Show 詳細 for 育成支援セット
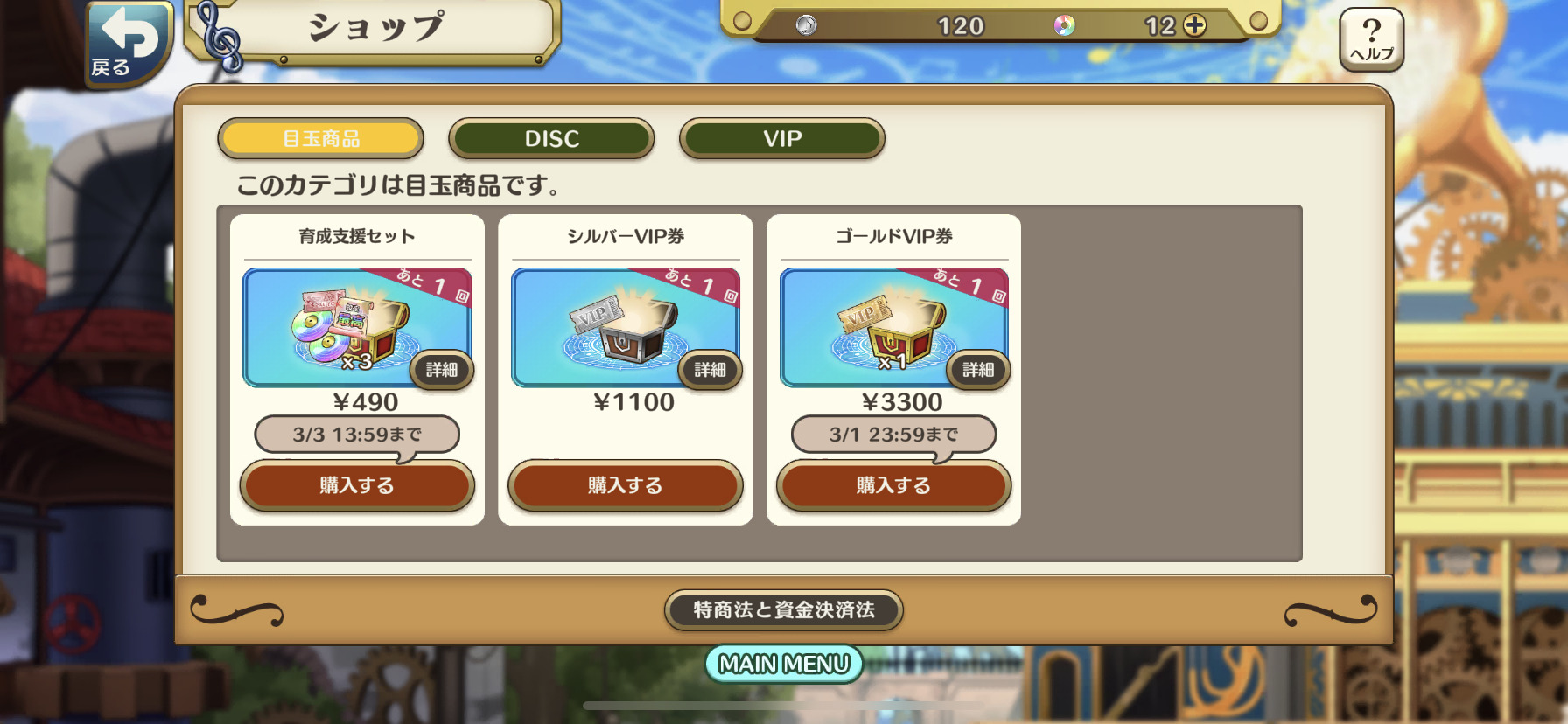This screenshot has height=724, width=1568. pyautogui.click(x=442, y=370)
